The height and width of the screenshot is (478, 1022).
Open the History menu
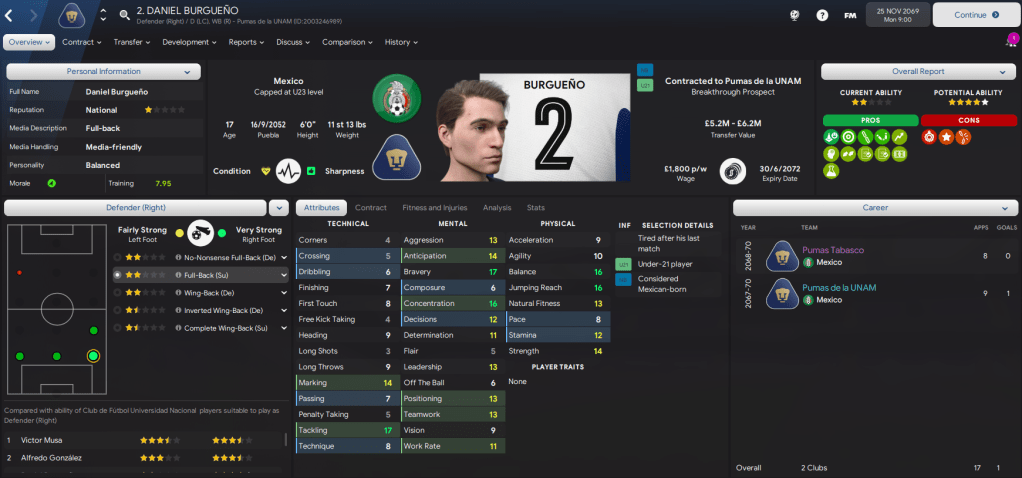pos(401,42)
